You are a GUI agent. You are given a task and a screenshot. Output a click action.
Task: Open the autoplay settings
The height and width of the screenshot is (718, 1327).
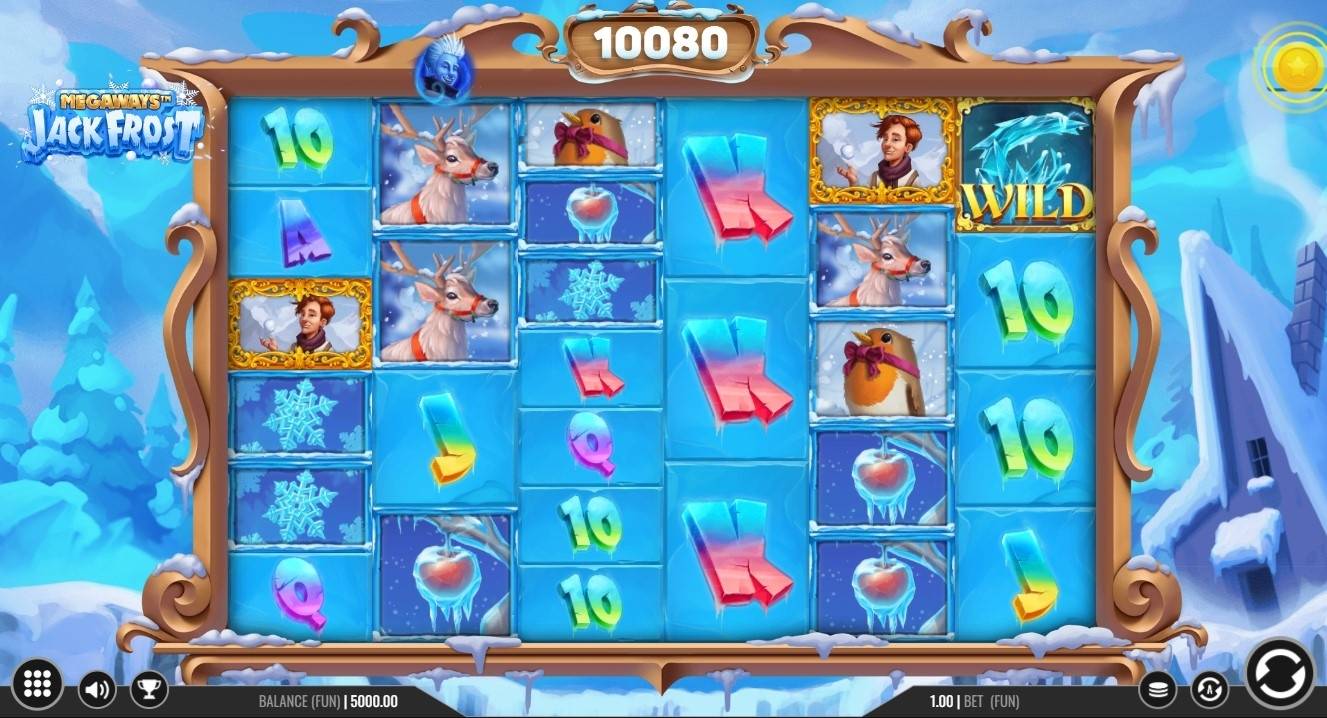[x=1209, y=688]
